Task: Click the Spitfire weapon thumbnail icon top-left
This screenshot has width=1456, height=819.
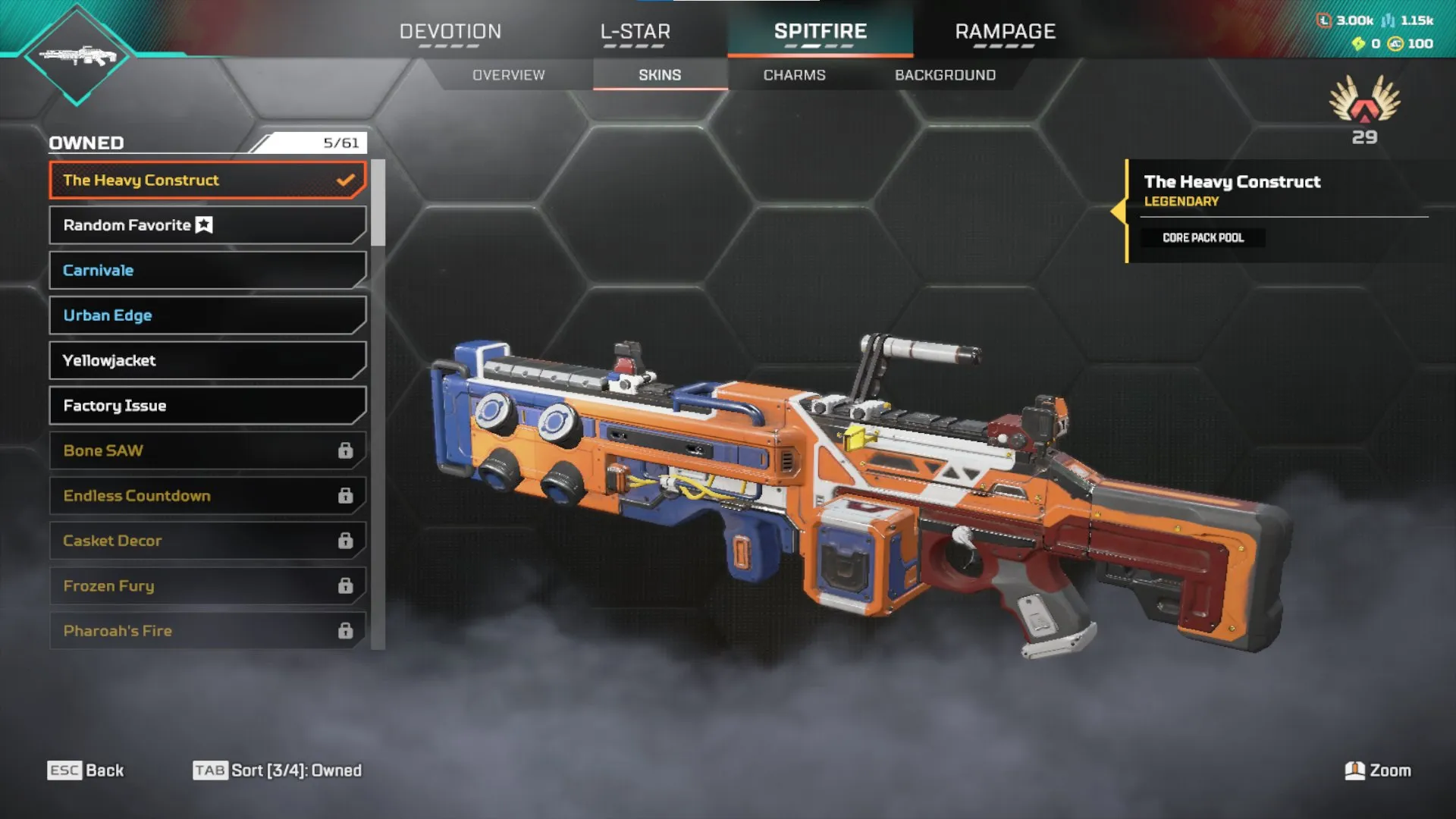Action: (76, 57)
